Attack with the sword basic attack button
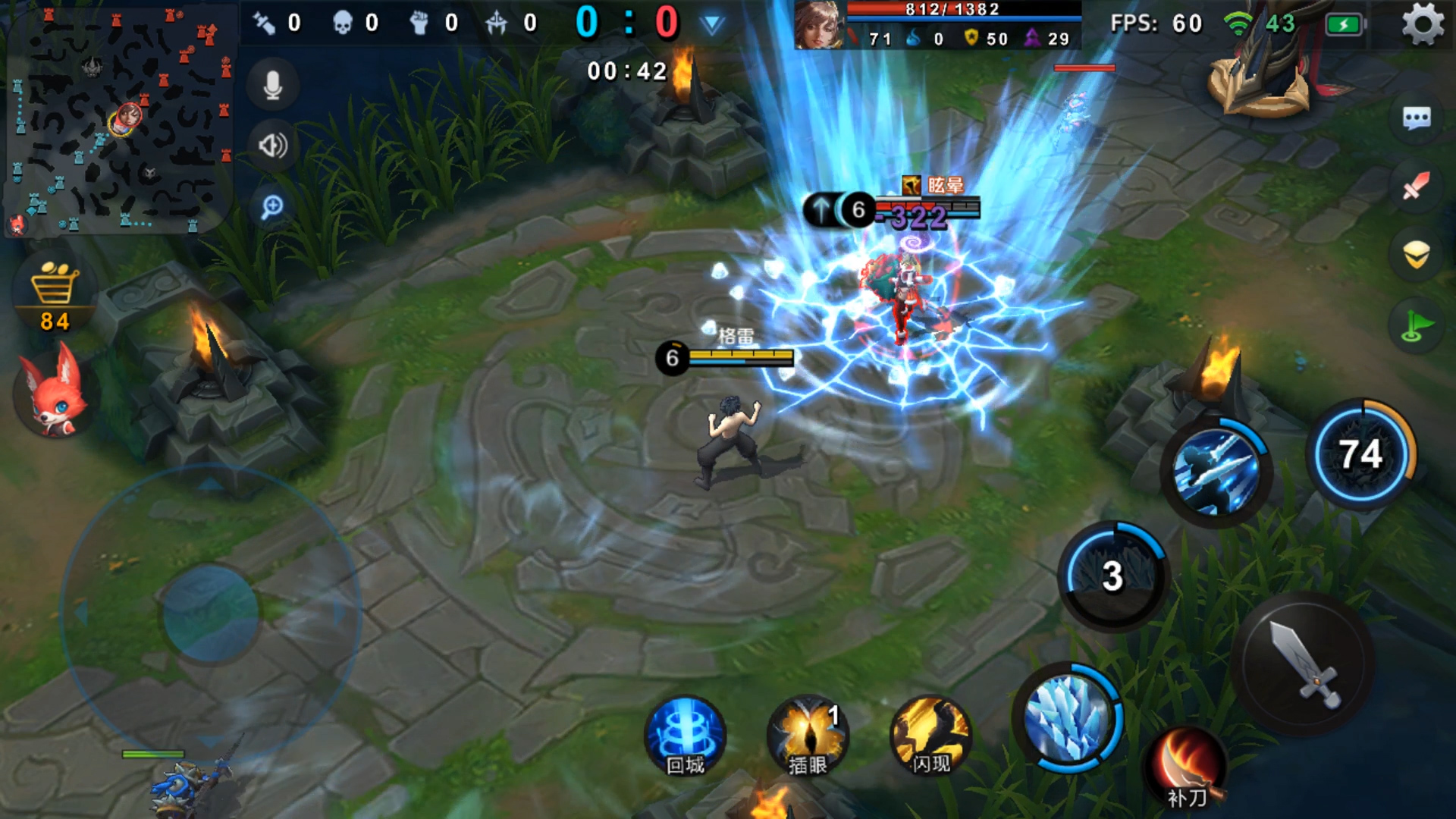Image resolution: width=1456 pixels, height=819 pixels. click(1303, 664)
